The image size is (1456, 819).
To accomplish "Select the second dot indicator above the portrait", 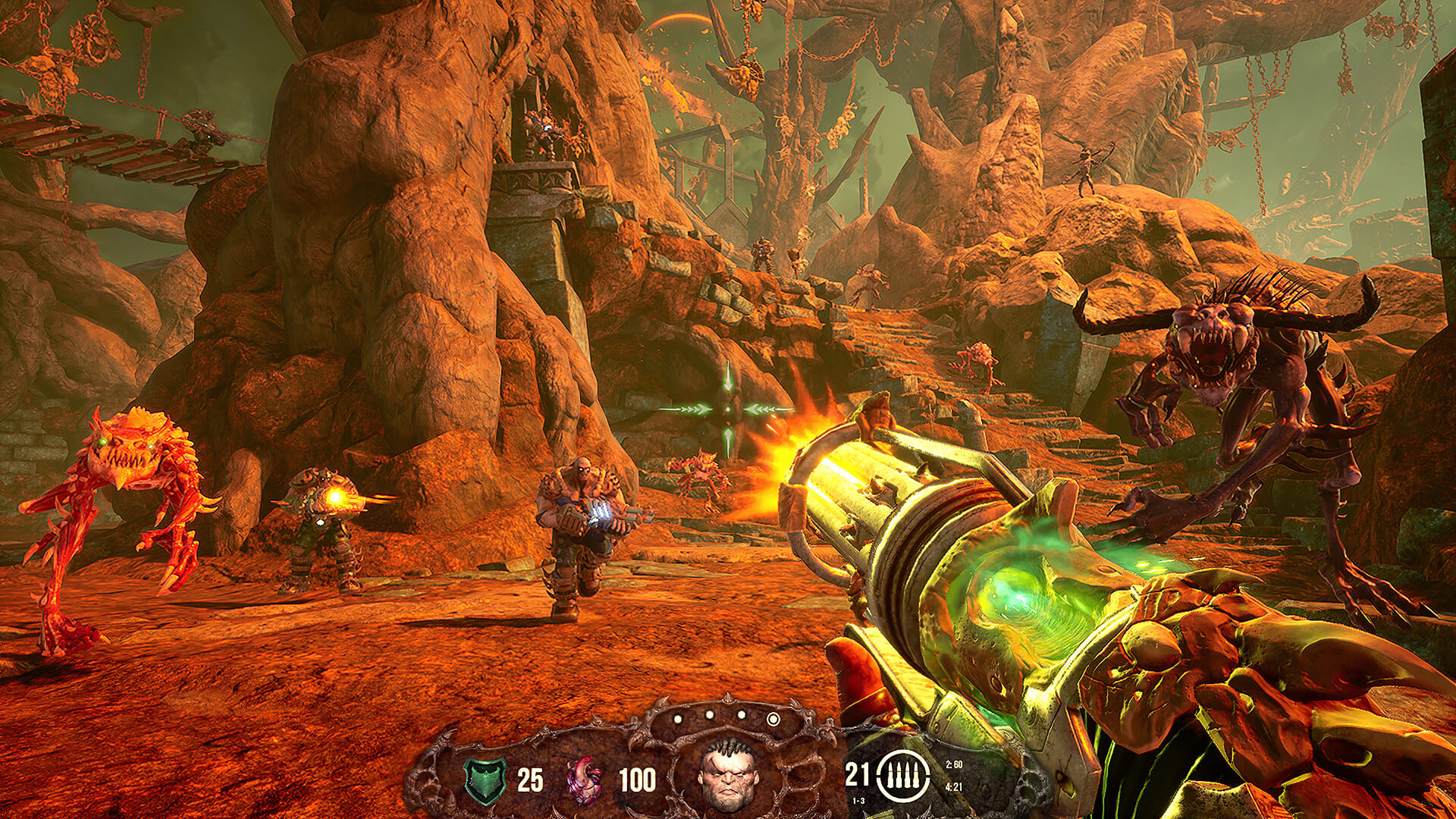I will 711,714.
